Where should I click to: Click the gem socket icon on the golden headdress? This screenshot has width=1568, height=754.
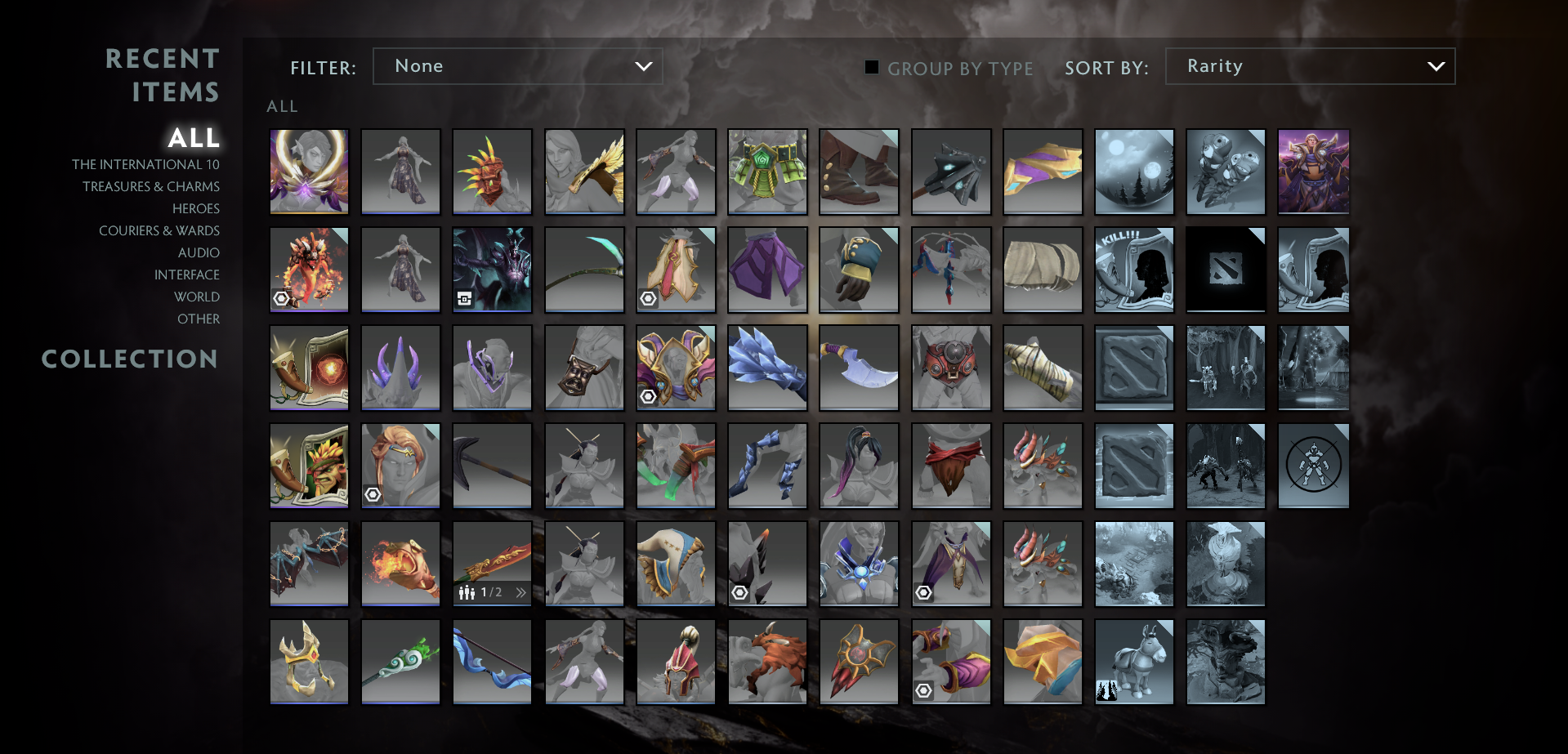650,396
